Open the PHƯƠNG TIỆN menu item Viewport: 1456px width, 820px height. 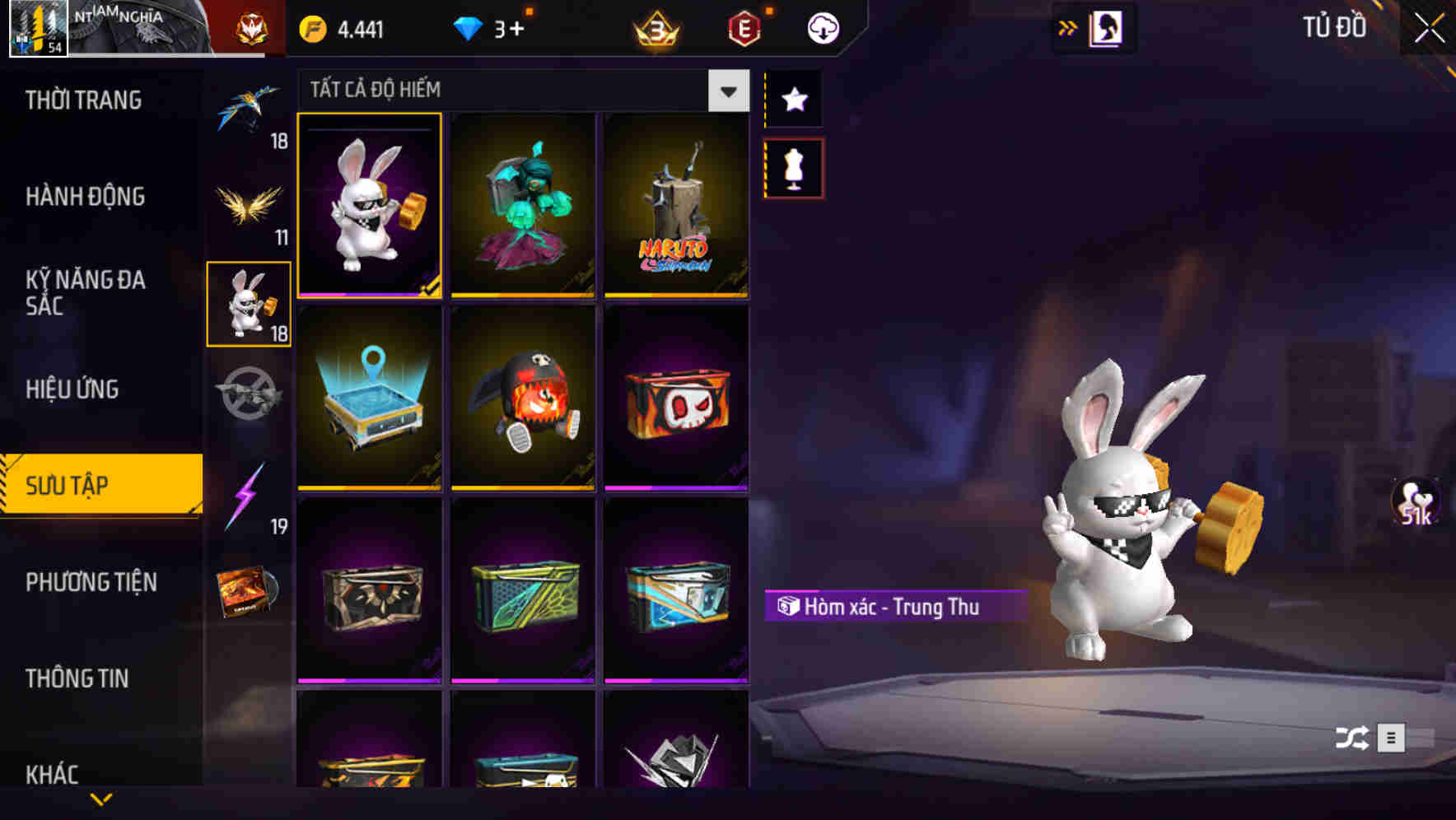(91, 581)
